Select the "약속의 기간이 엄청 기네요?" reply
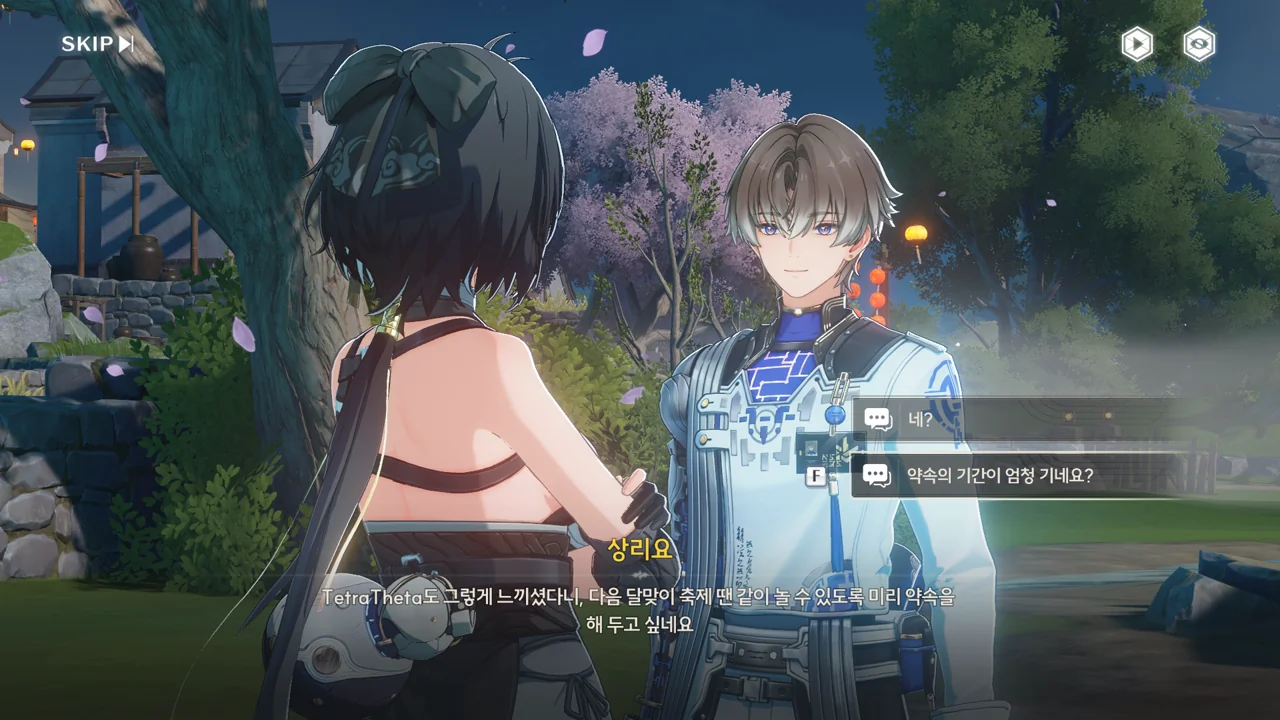This screenshot has width=1280, height=720. pos(1010,476)
